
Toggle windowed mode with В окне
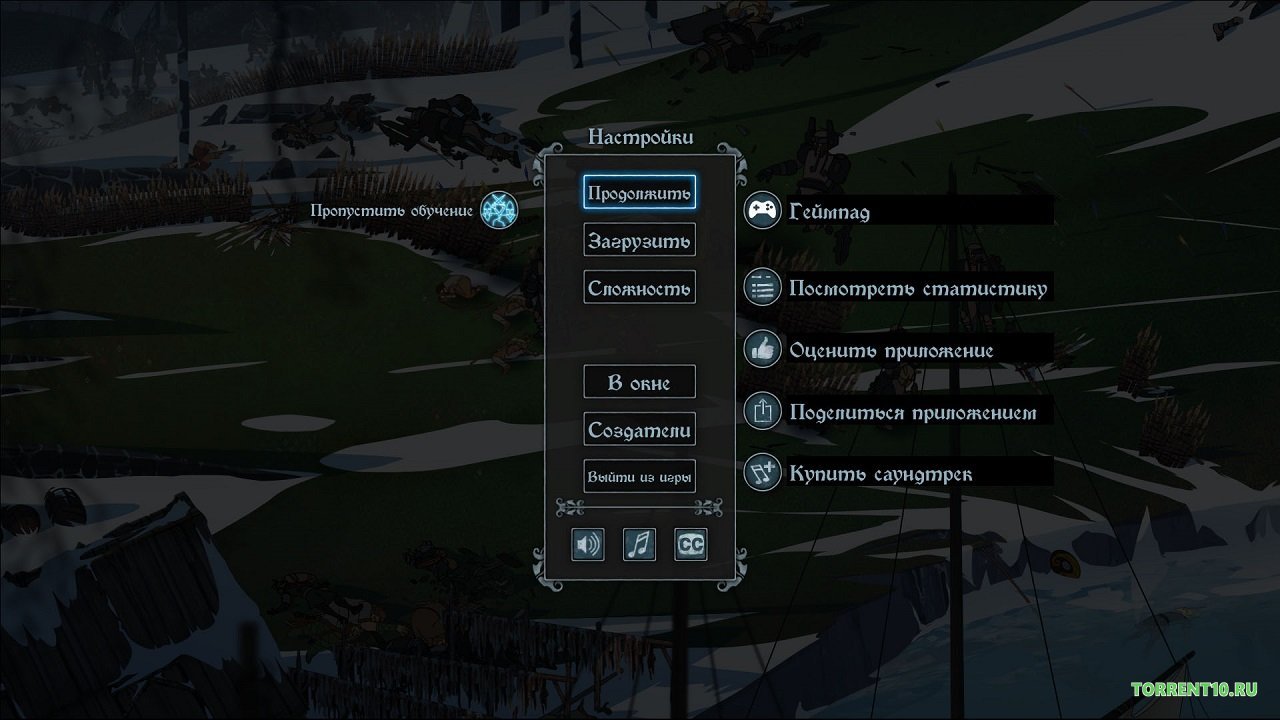639,381
